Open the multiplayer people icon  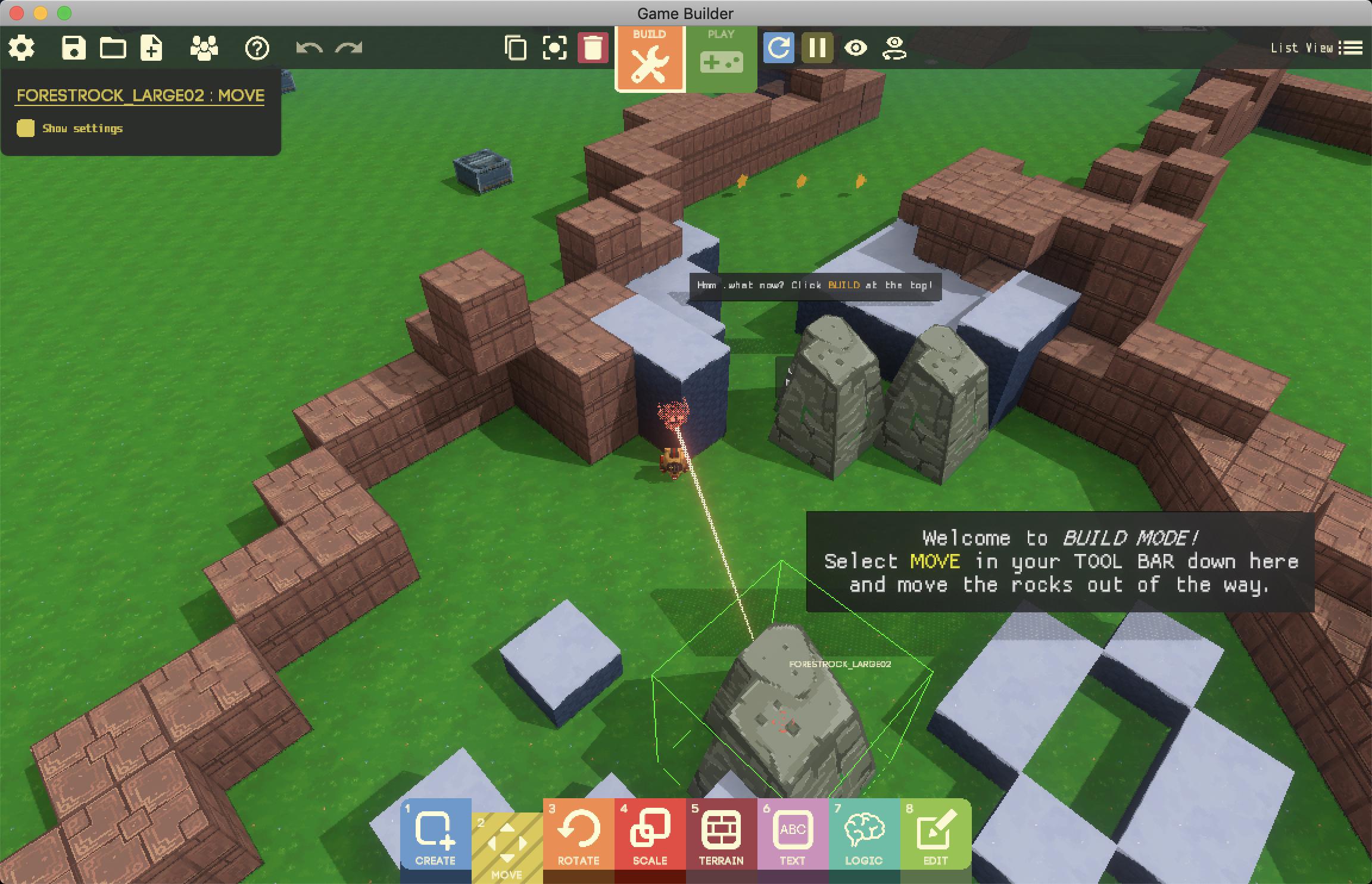pyautogui.click(x=204, y=48)
